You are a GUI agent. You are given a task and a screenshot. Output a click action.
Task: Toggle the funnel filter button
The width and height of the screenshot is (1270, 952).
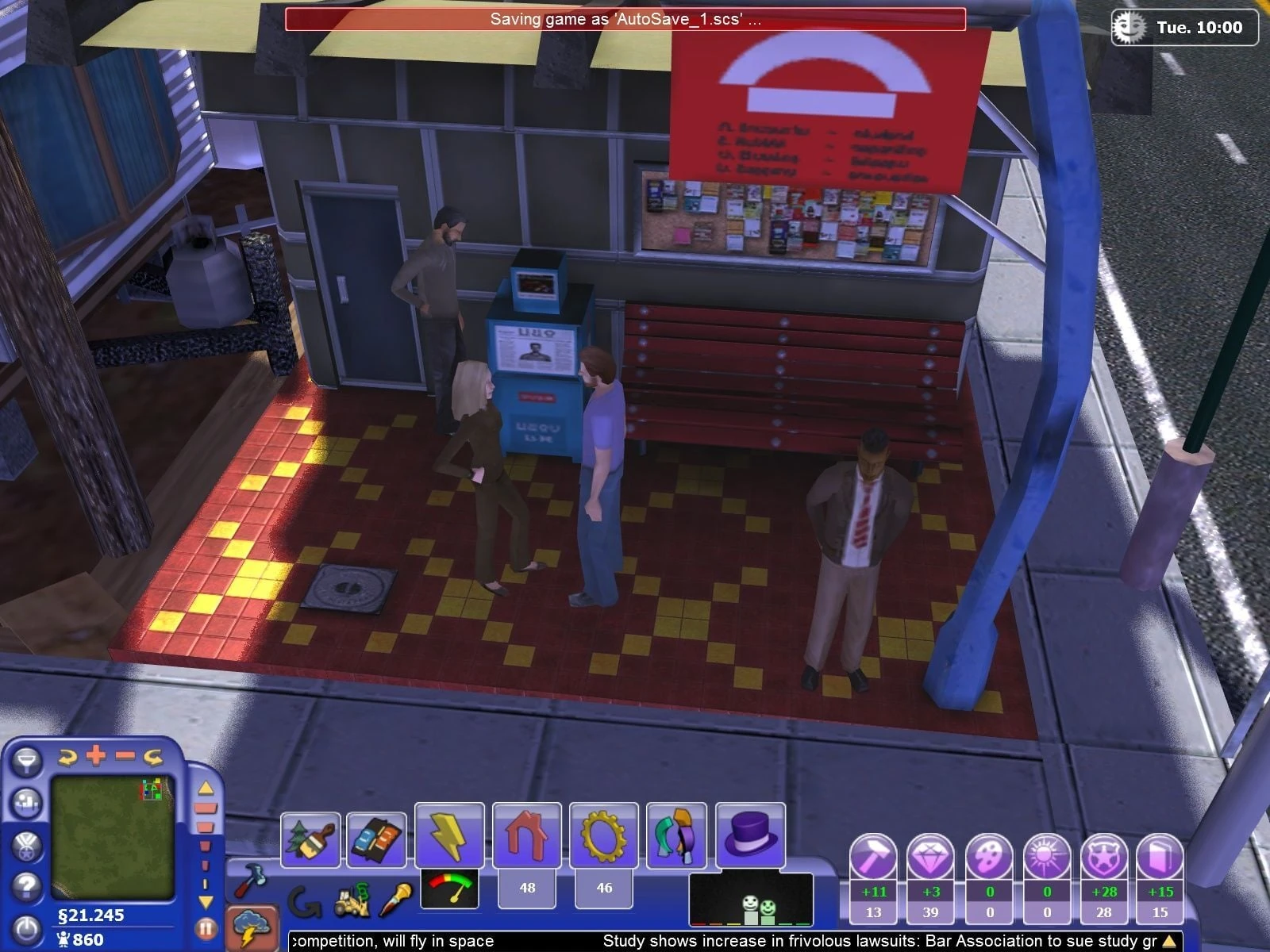pyautogui.click(x=27, y=761)
